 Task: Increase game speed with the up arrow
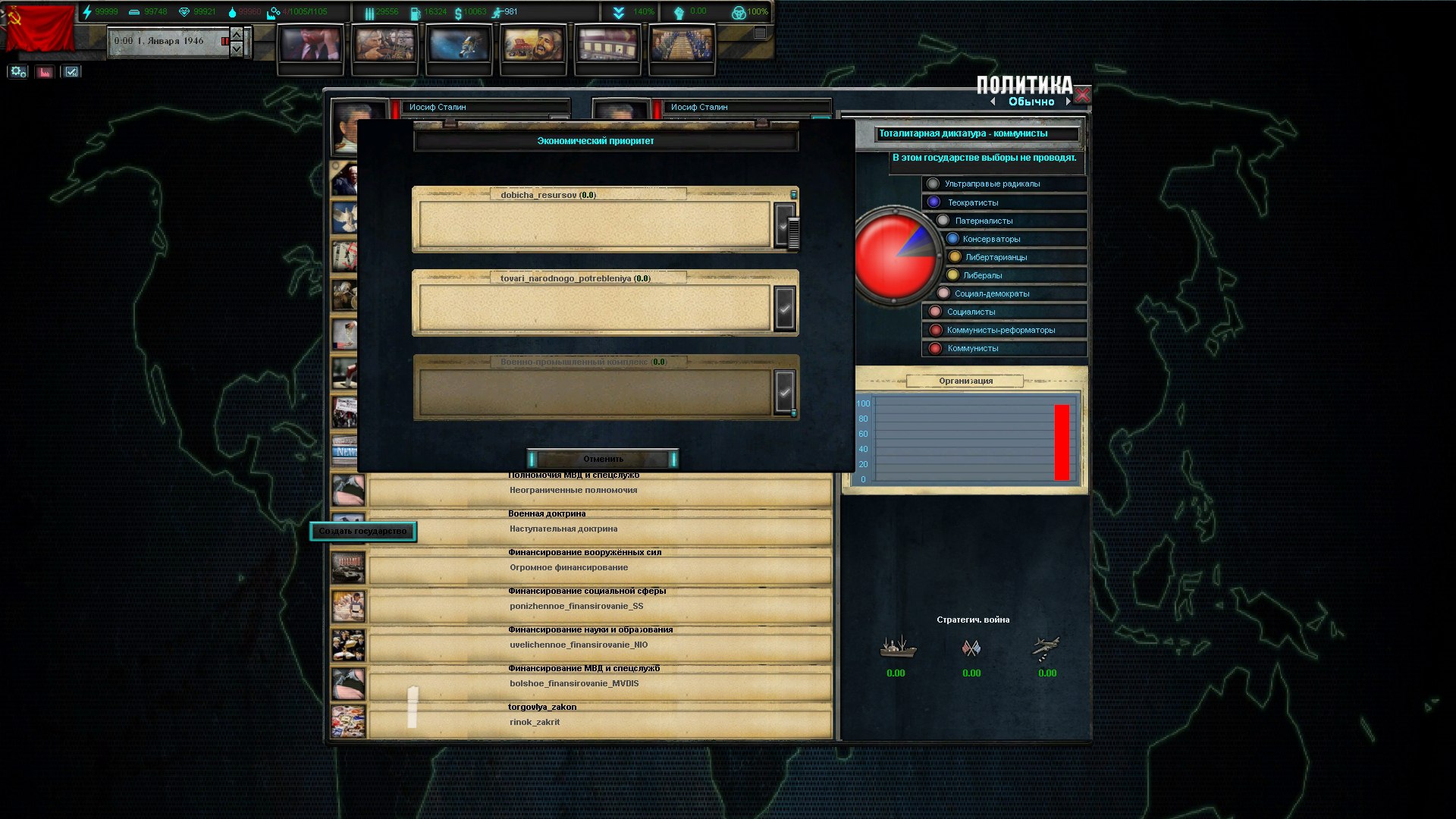pyautogui.click(x=237, y=34)
